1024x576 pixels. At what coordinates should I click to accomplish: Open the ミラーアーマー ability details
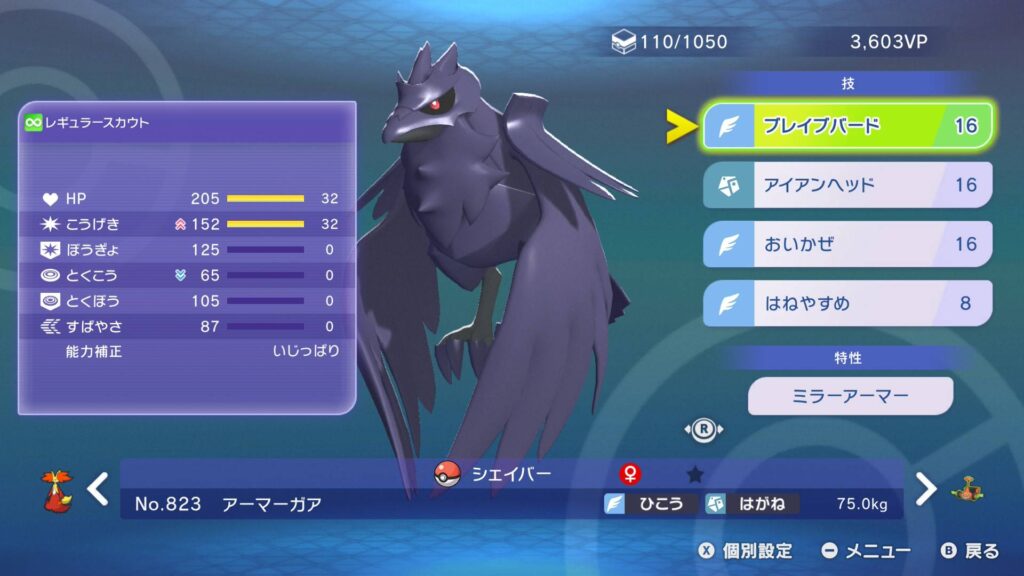[x=850, y=396]
